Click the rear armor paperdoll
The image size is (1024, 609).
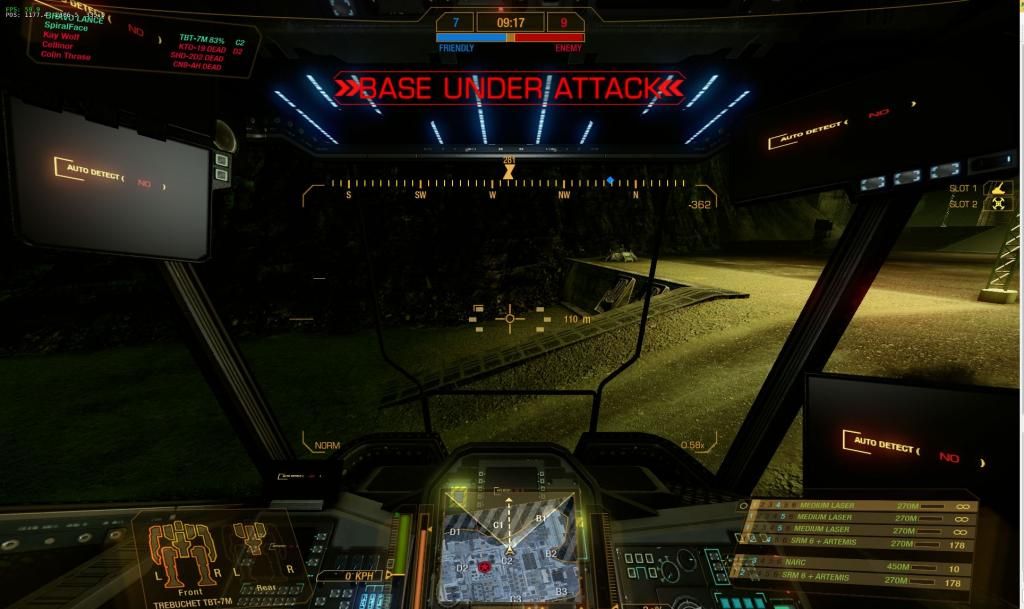click(250, 548)
